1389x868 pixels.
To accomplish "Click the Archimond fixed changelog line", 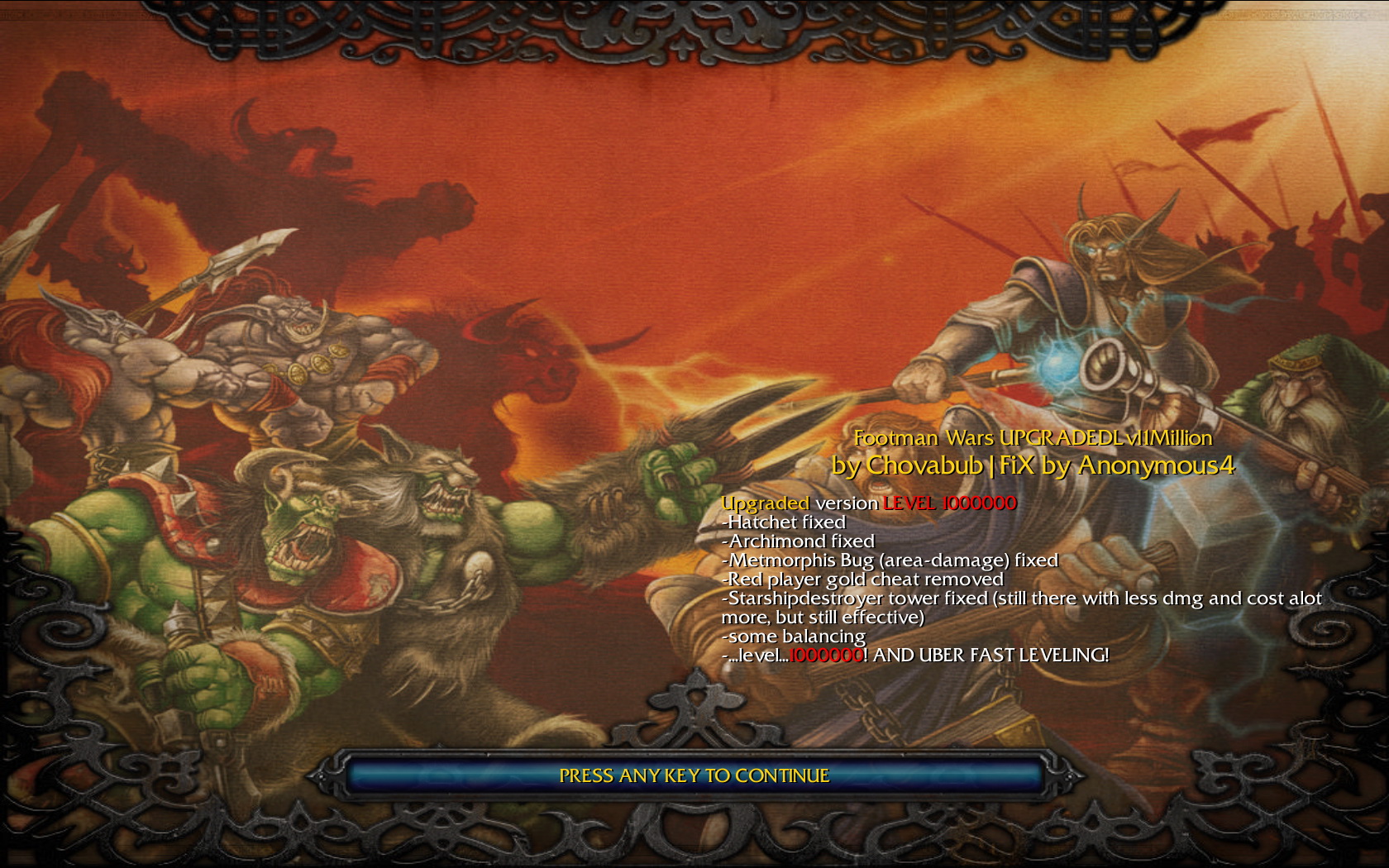I will click(799, 541).
